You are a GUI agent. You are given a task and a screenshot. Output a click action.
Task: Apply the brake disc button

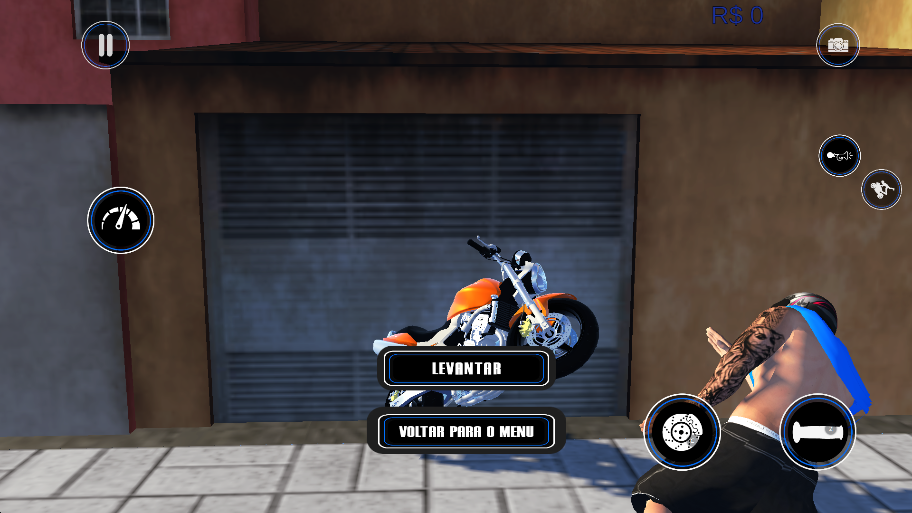682,431
